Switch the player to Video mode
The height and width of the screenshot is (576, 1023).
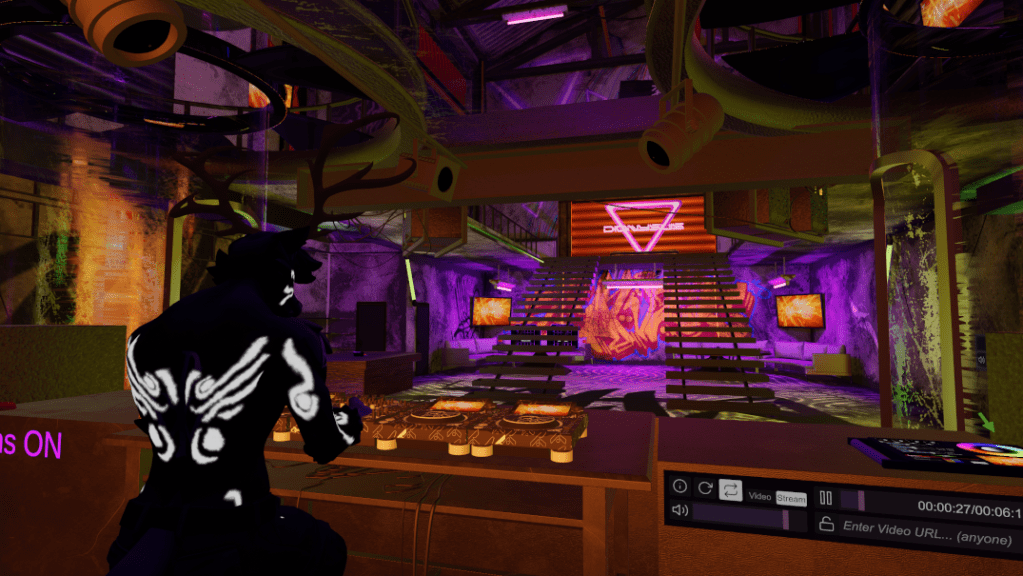760,497
